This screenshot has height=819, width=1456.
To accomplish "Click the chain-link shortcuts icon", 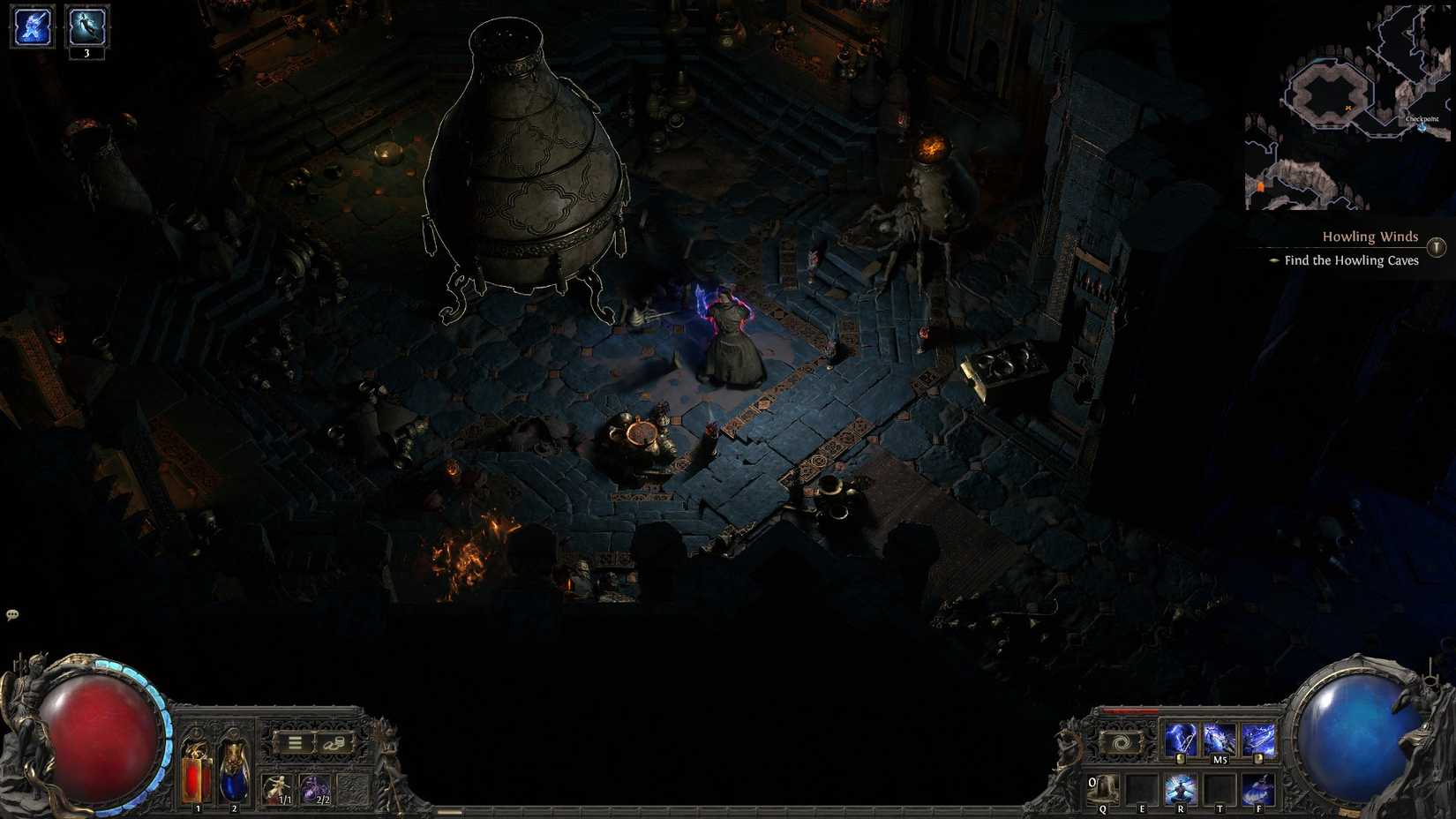I will point(334,745).
